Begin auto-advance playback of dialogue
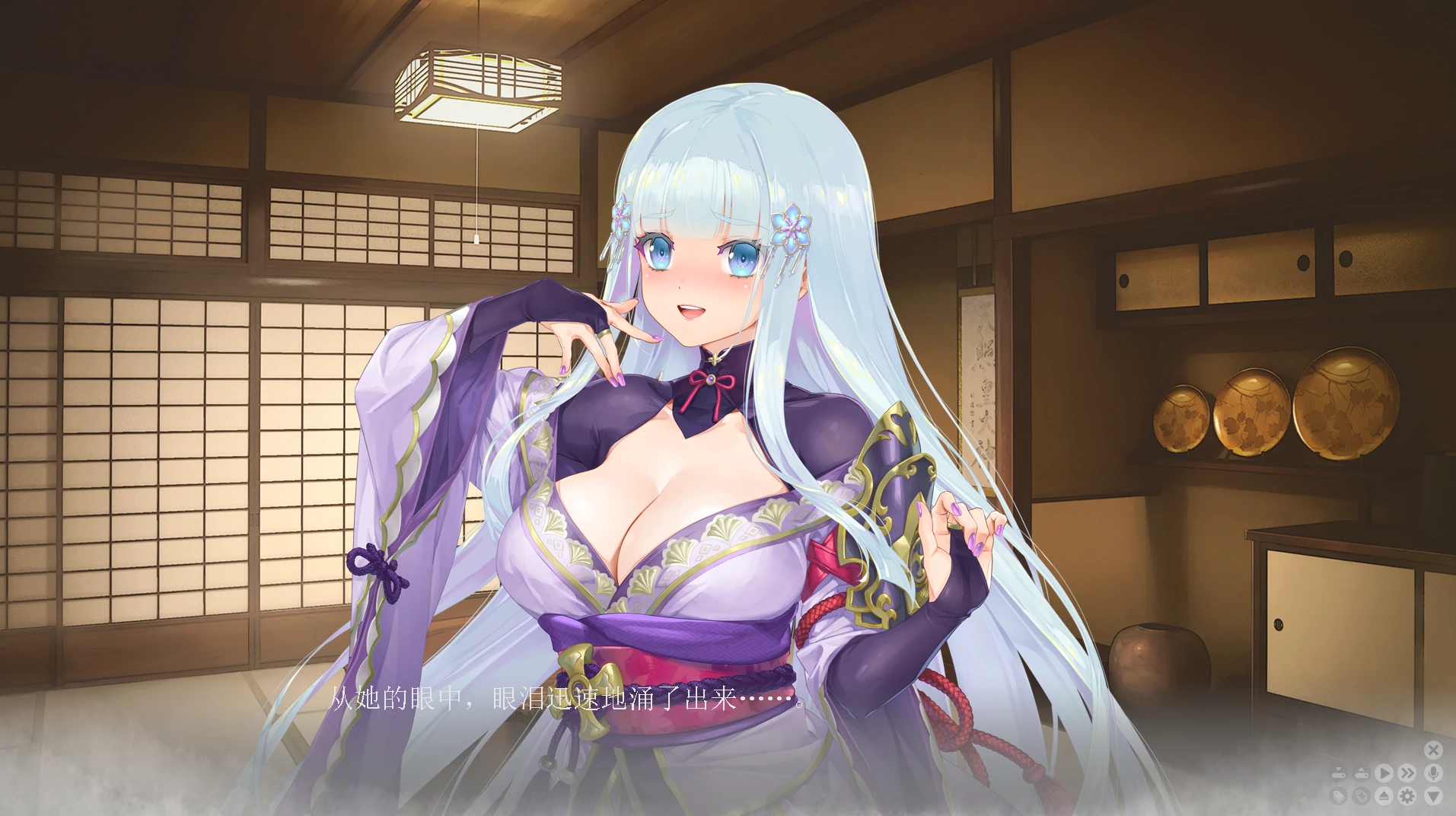This screenshot has width=1456, height=816. [x=1384, y=773]
